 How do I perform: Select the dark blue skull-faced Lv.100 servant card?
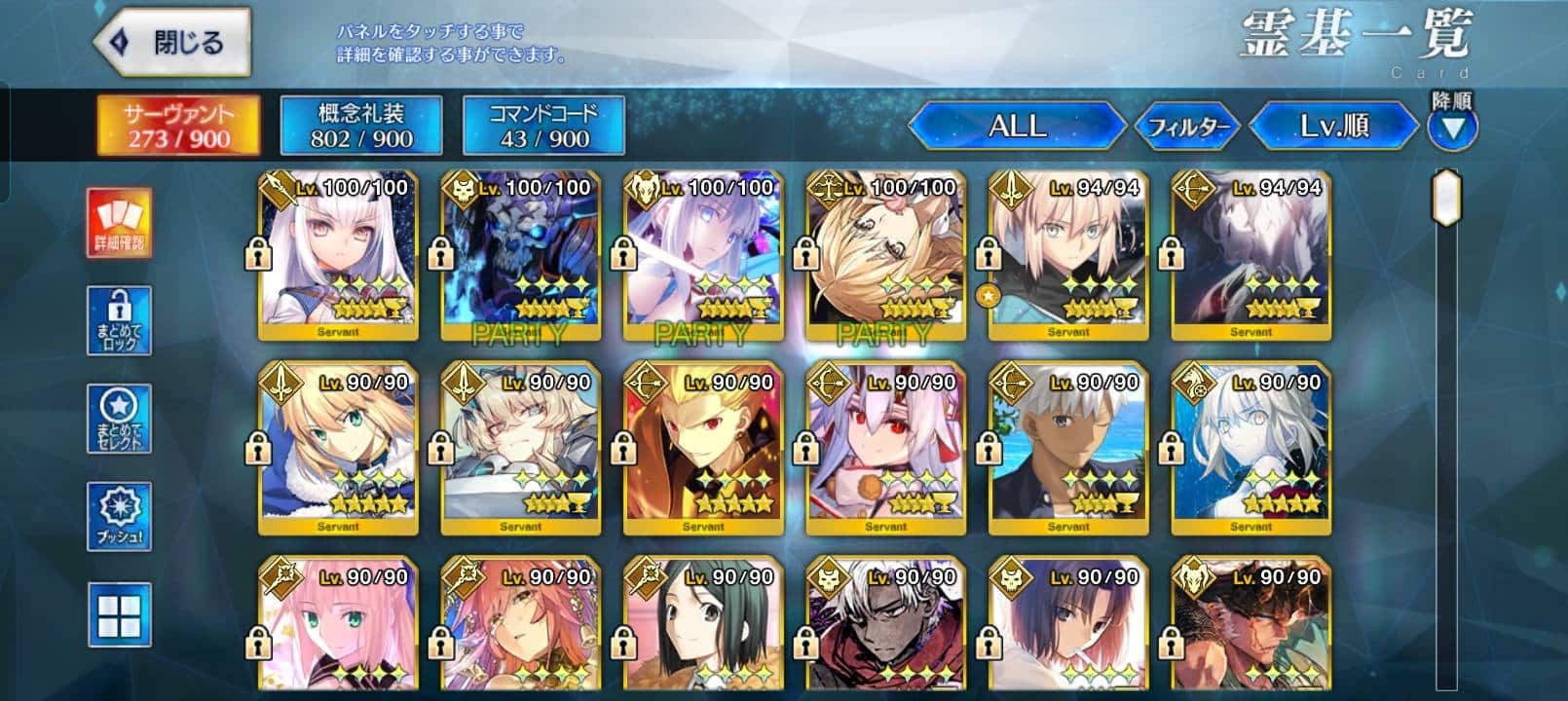[x=521, y=255]
